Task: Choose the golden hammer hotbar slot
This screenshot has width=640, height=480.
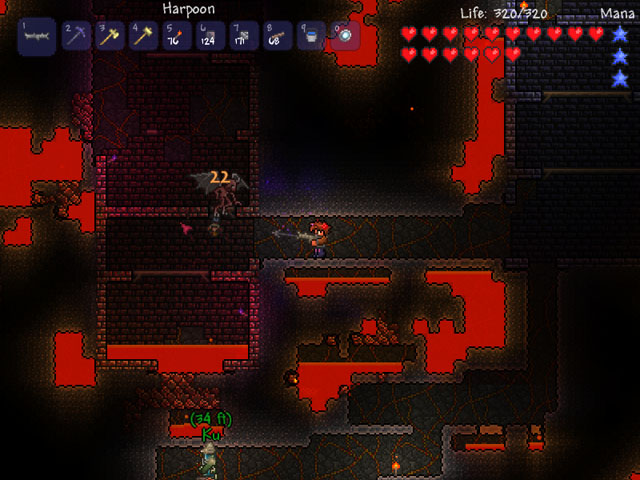Action: click(x=142, y=36)
